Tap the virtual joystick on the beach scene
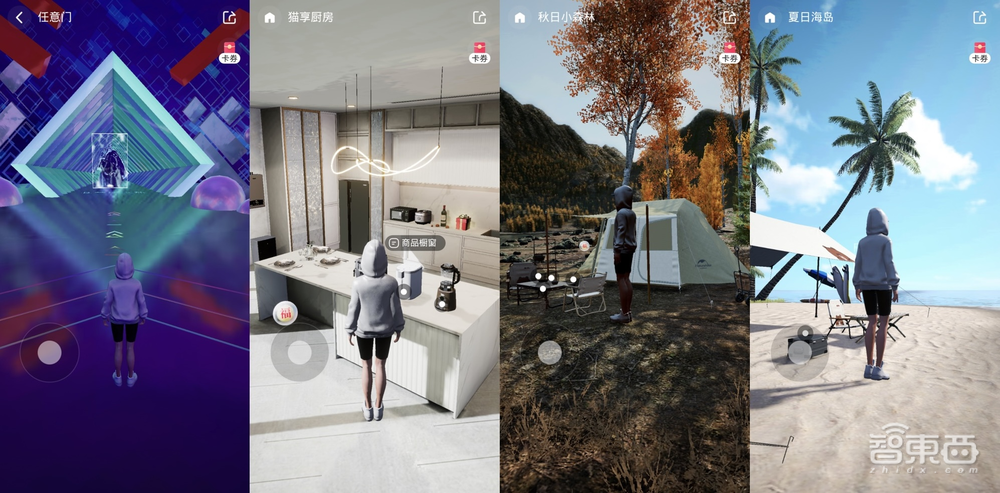Viewport: 1000px width, 493px height. (799, 351)
